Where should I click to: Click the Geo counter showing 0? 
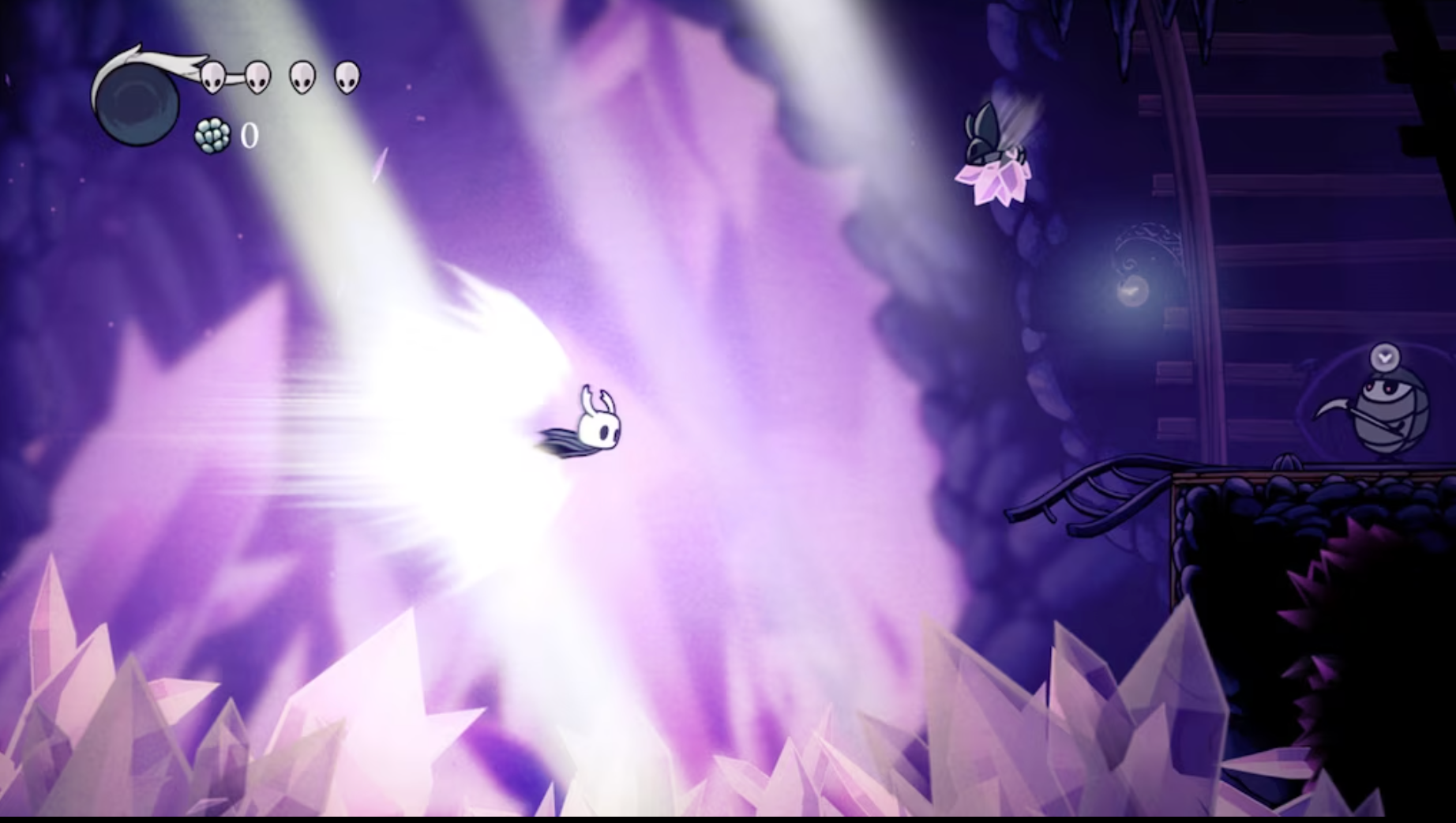click(x=249, y=136)
